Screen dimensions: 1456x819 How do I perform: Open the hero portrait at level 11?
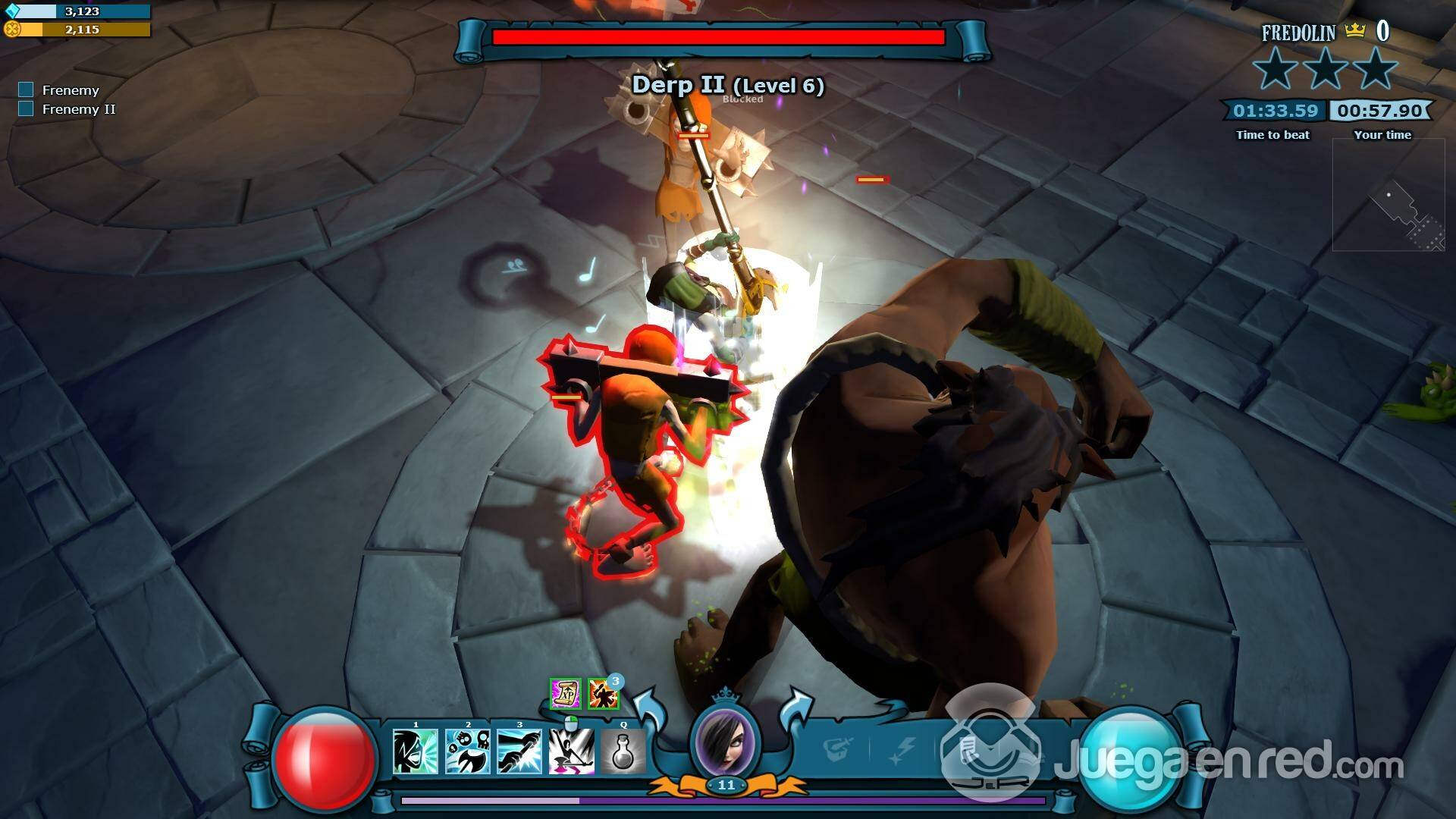tap(726, 741)
